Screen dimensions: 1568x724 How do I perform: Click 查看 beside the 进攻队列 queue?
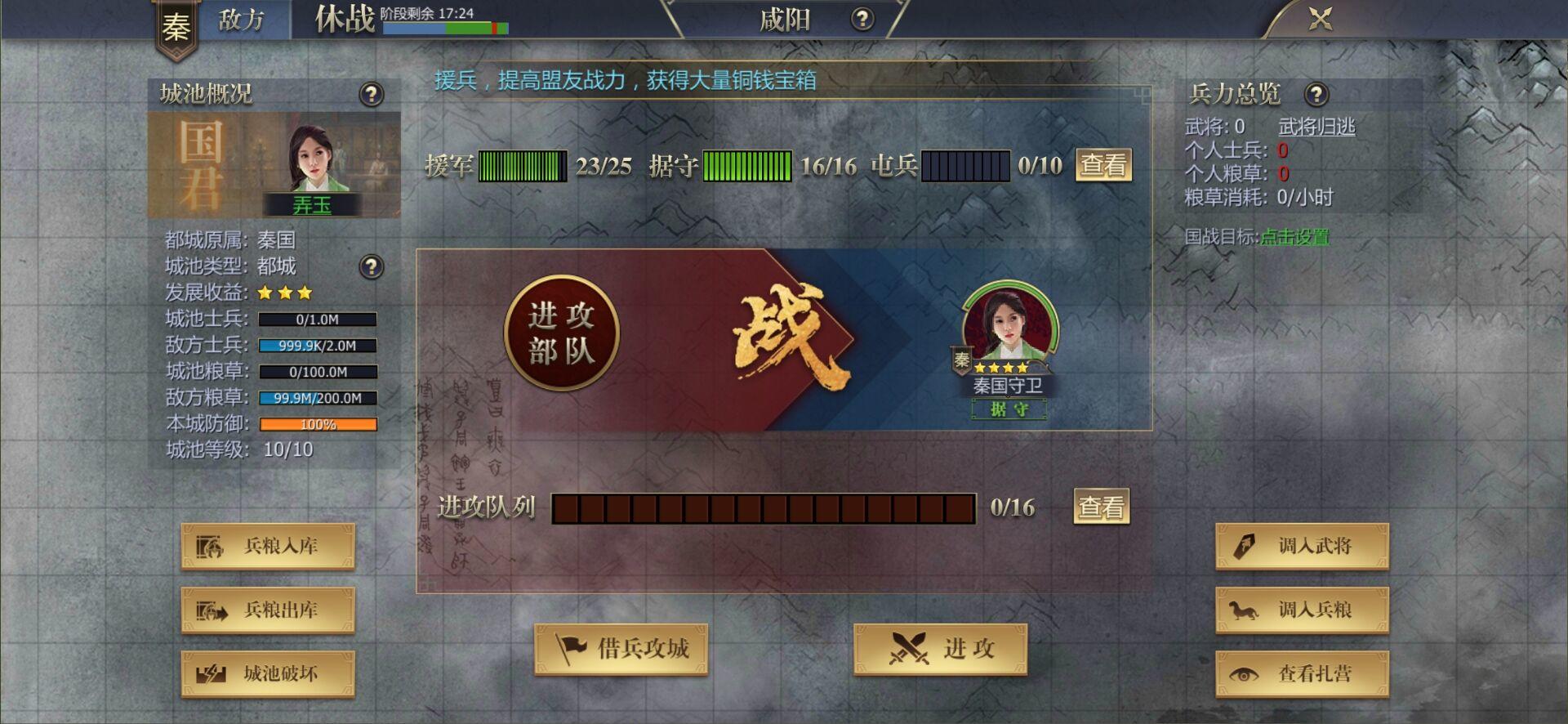1100,507
